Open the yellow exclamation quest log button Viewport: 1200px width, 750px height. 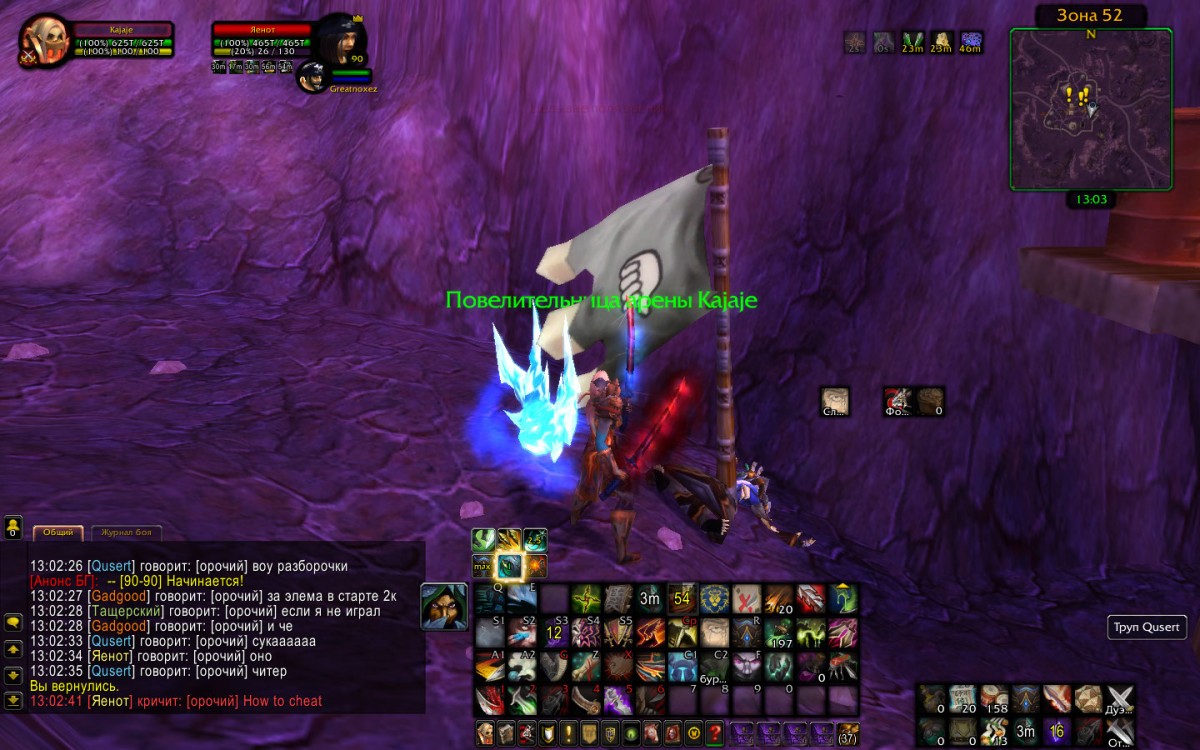(567, 732)
